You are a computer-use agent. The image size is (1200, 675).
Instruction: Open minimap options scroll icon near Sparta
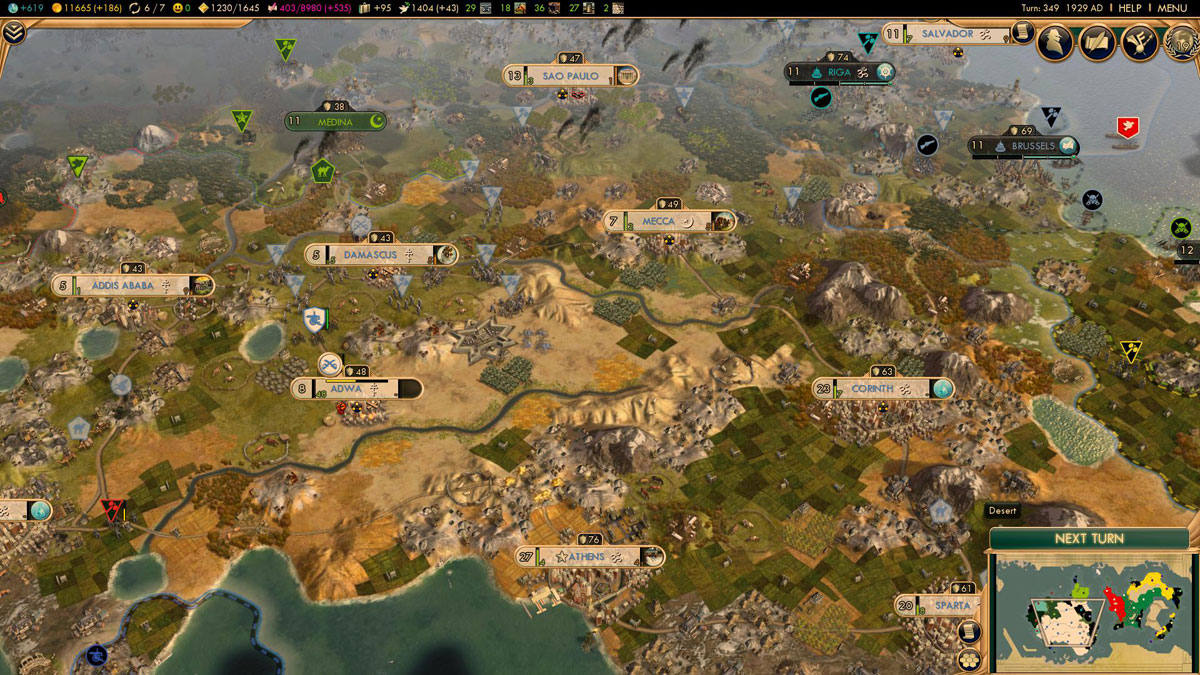tap(968, 631)
